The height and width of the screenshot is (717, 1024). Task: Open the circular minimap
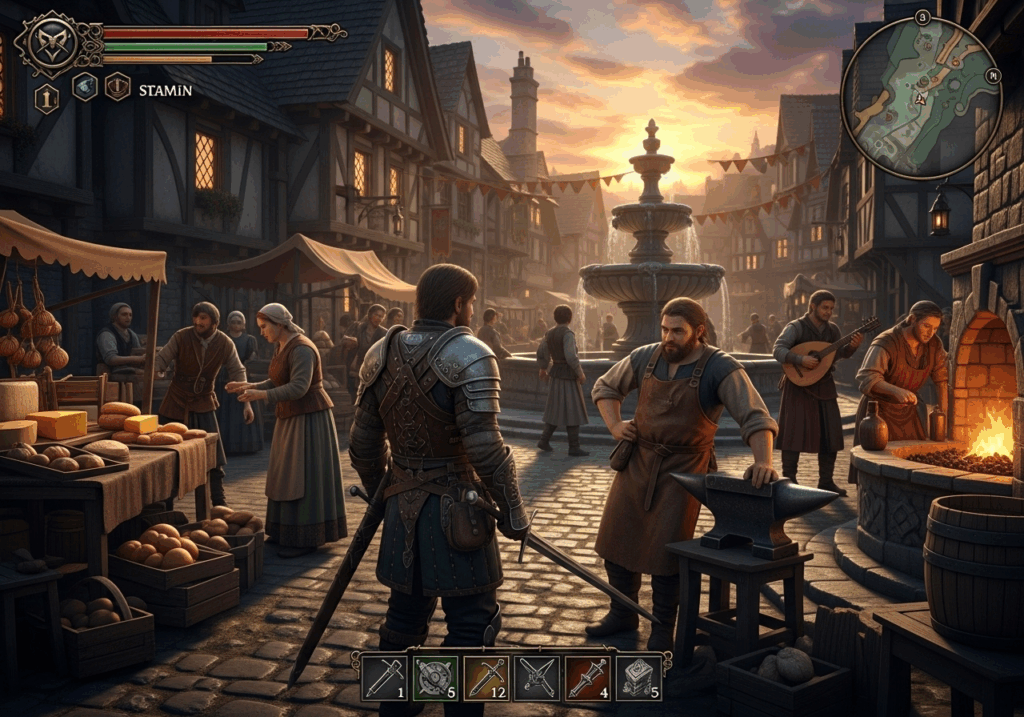tap(921, 98)
